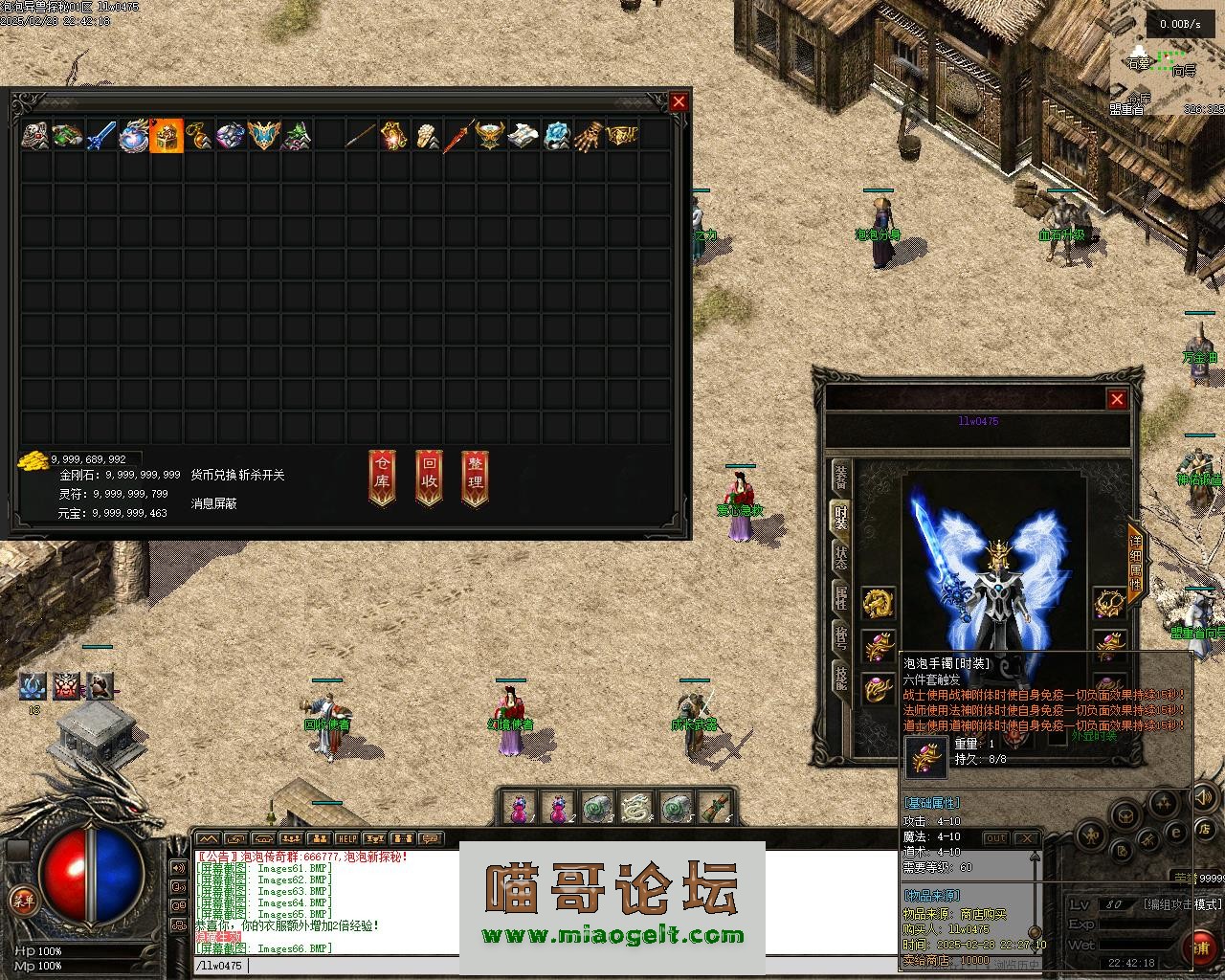Viewport: 1225px width, 980px height.
Task: Click the HELP button above the chat
Action: 346,839
